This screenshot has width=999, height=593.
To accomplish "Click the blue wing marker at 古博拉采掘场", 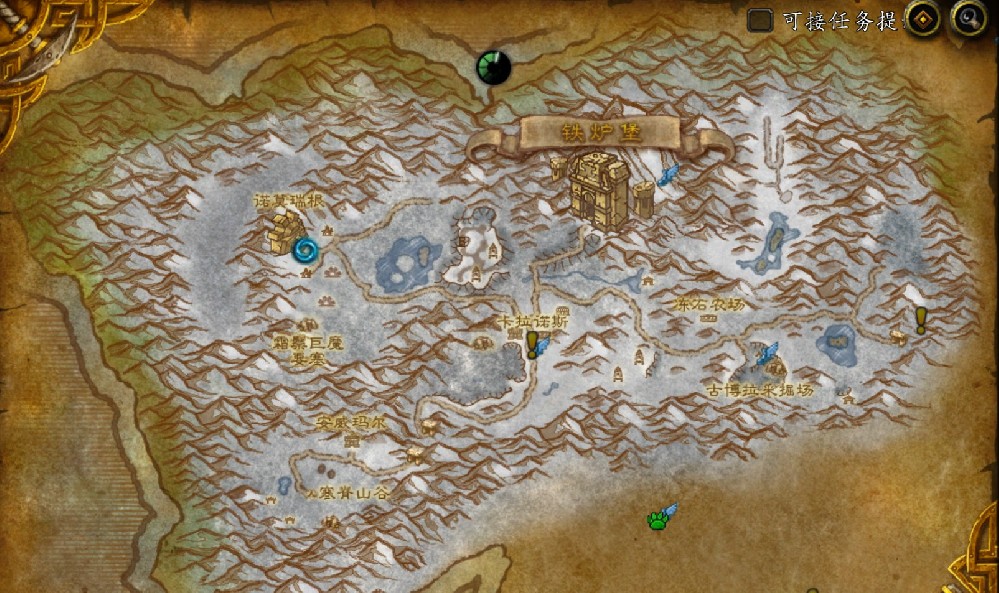I will [768, 353].
